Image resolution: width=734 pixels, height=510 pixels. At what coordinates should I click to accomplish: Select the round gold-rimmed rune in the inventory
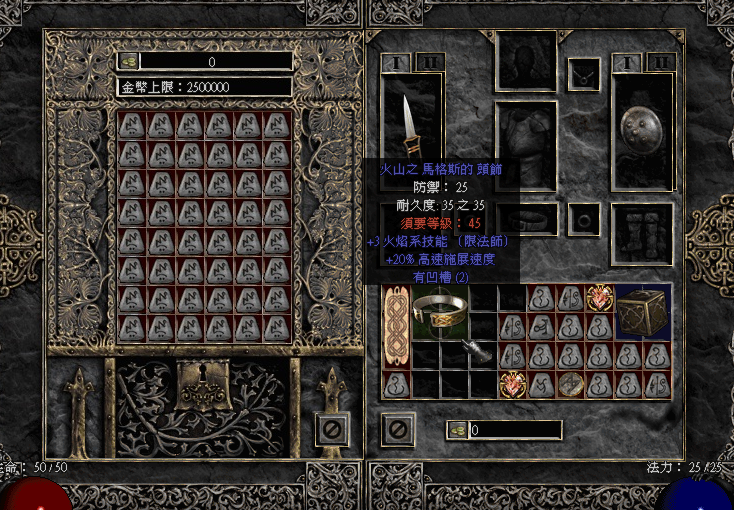click(571, 384)
